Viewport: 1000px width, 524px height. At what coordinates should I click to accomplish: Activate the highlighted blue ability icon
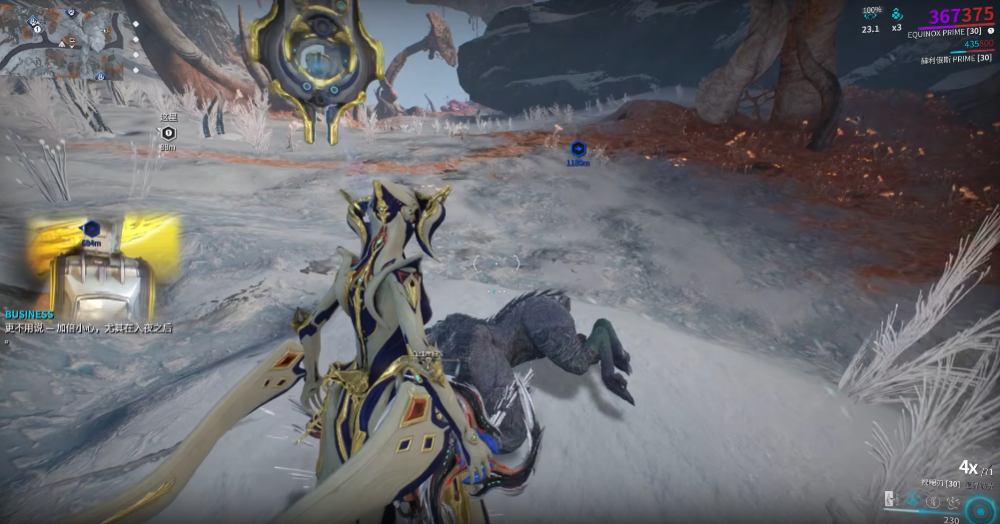(x=913, y=499)
